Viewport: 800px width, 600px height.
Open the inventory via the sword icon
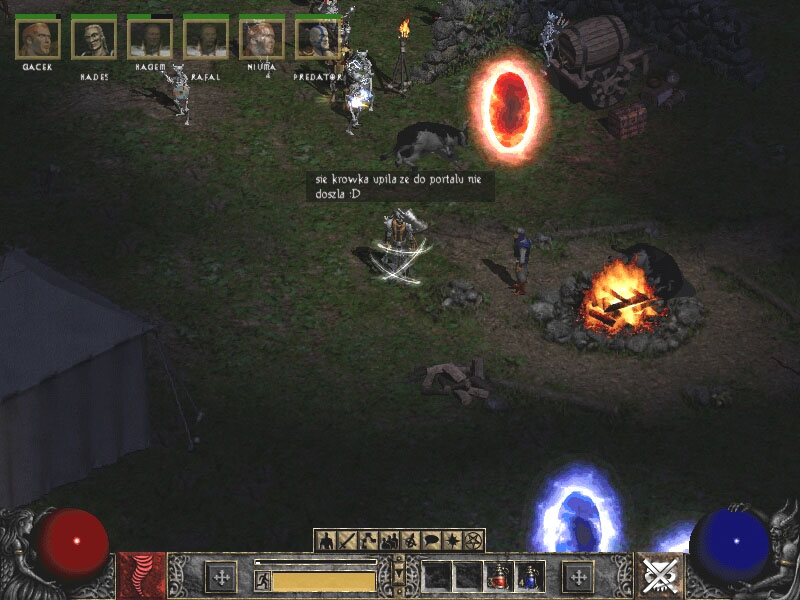pyautogui.click(x=347, y=541)
